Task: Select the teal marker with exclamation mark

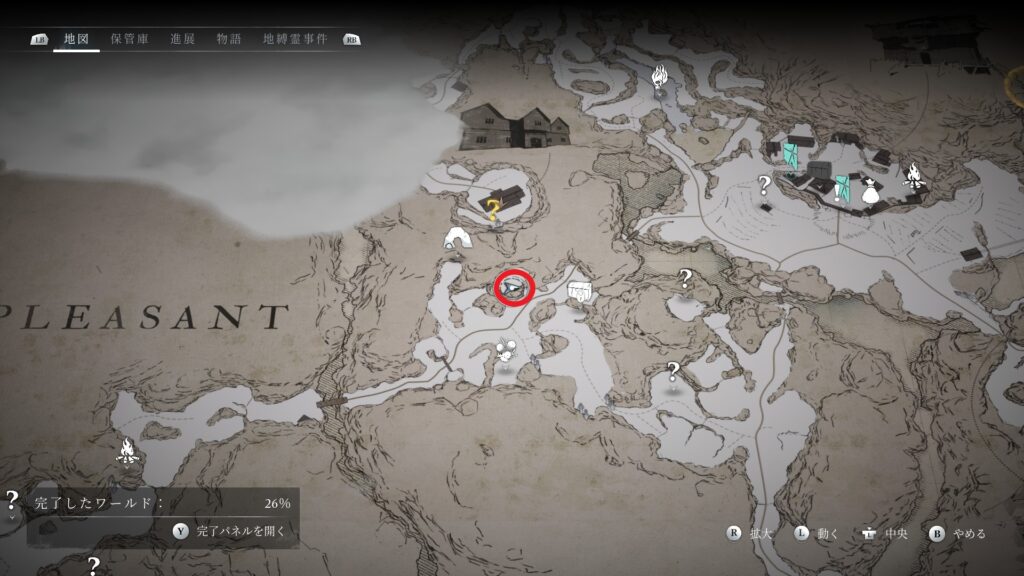Action: (x=843, y=188)
